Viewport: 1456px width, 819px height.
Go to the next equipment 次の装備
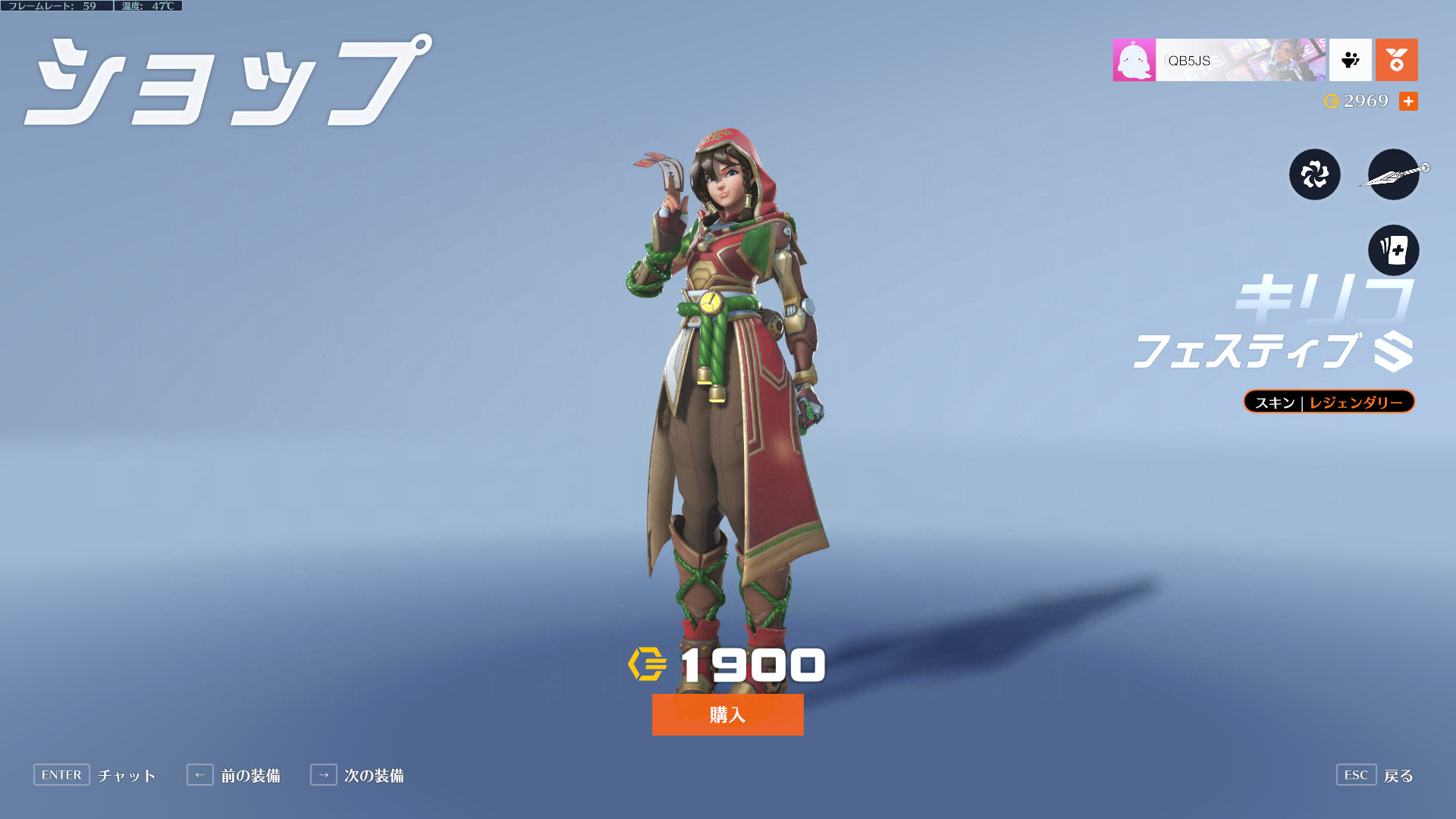(357, 775)
